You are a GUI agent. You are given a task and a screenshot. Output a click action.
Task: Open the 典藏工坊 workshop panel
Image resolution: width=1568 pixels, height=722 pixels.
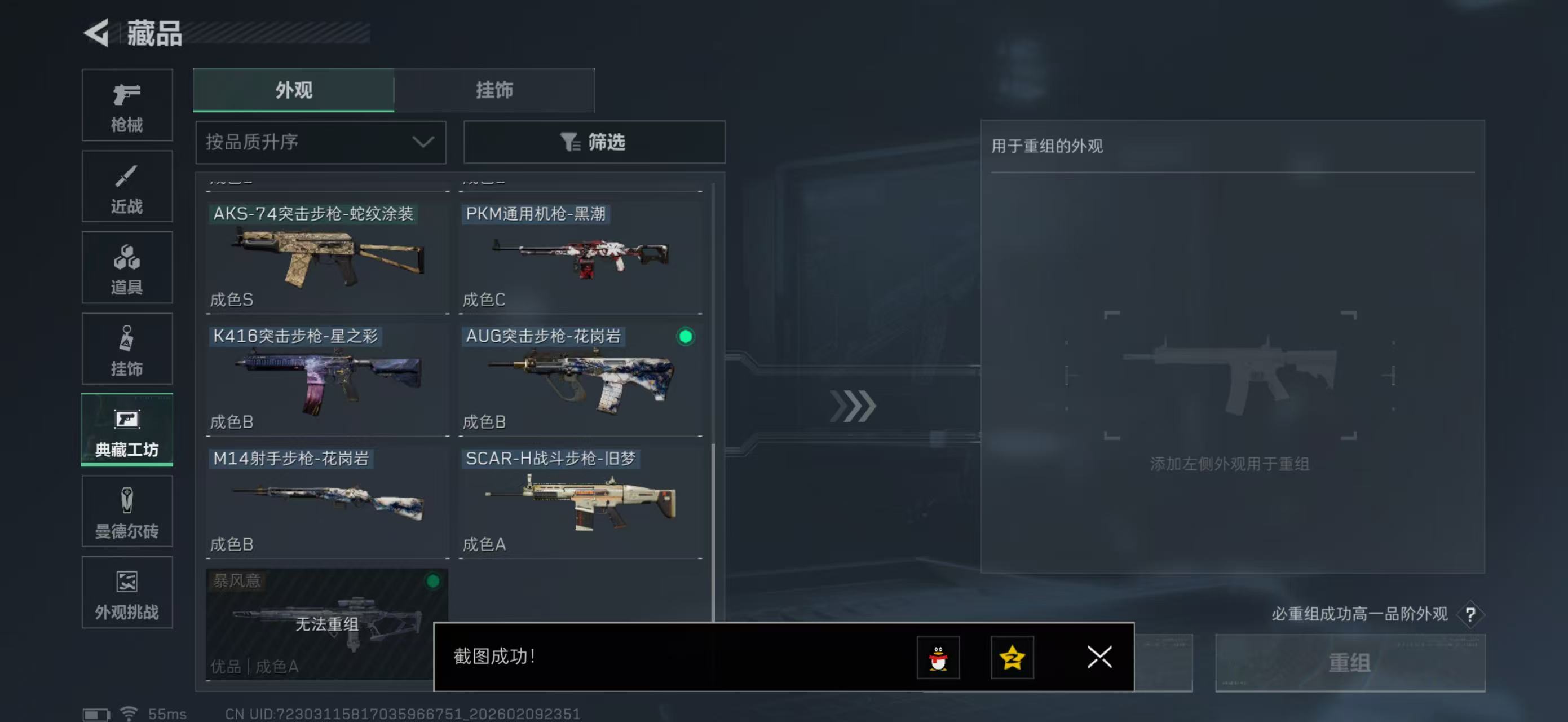pos(127,430)
